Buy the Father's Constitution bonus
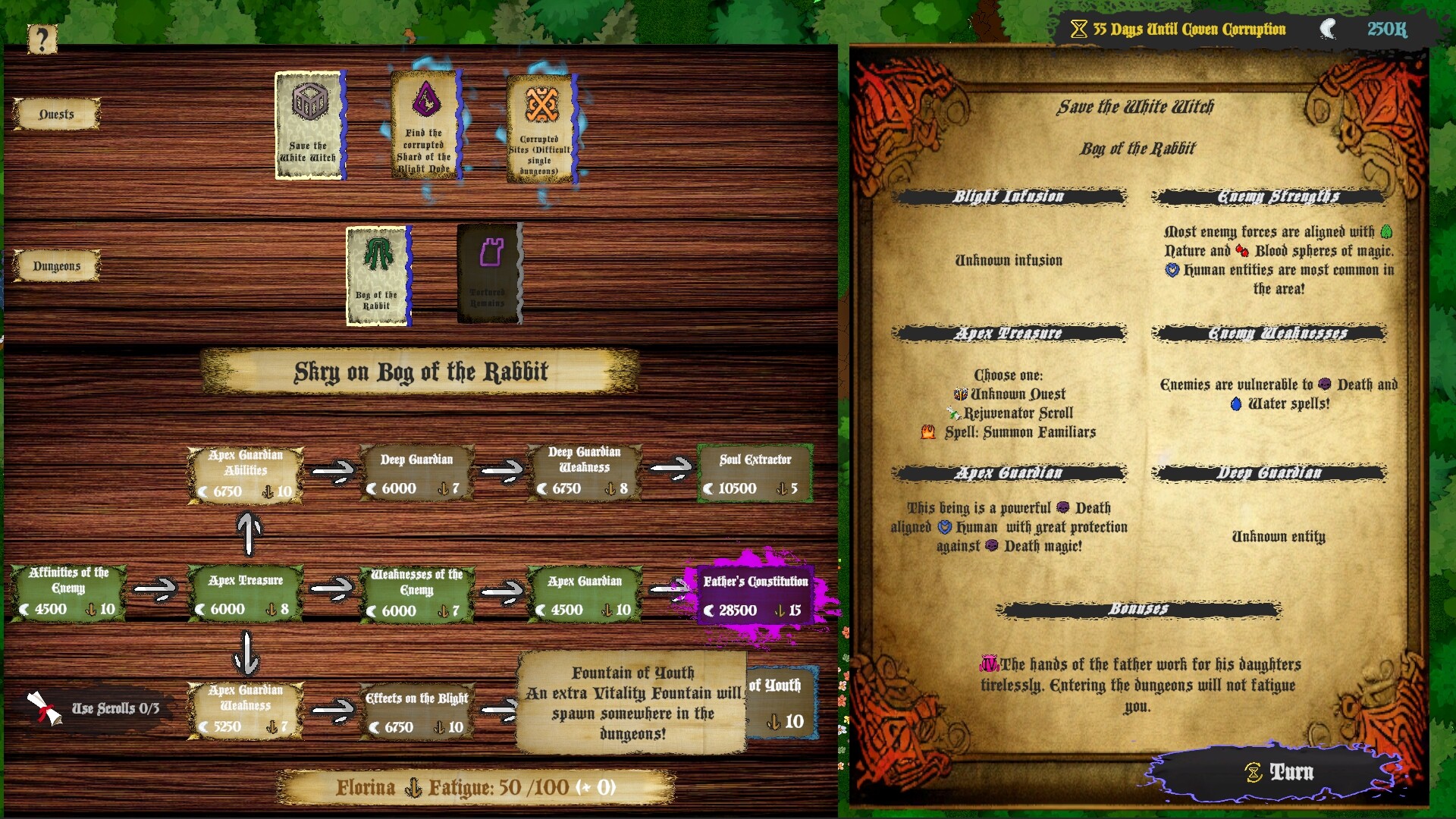Screen dimensions: 1456x819 click(755, 595)
